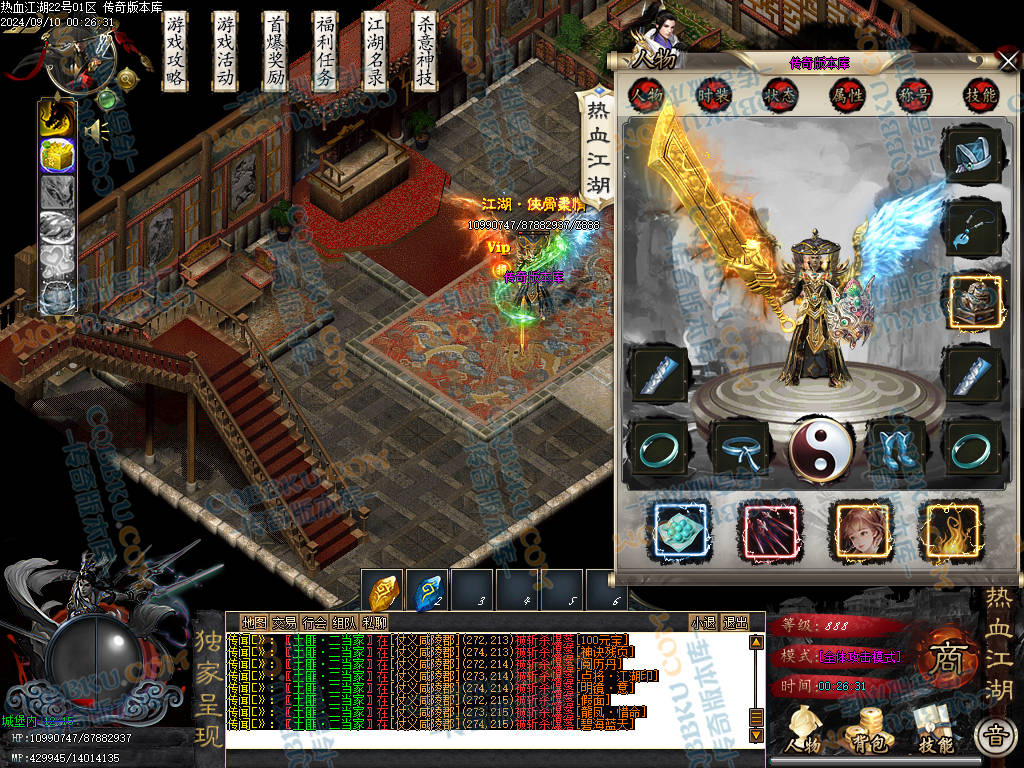Open the 首爆奖励 first-drop rewards banner

(276, 52)
